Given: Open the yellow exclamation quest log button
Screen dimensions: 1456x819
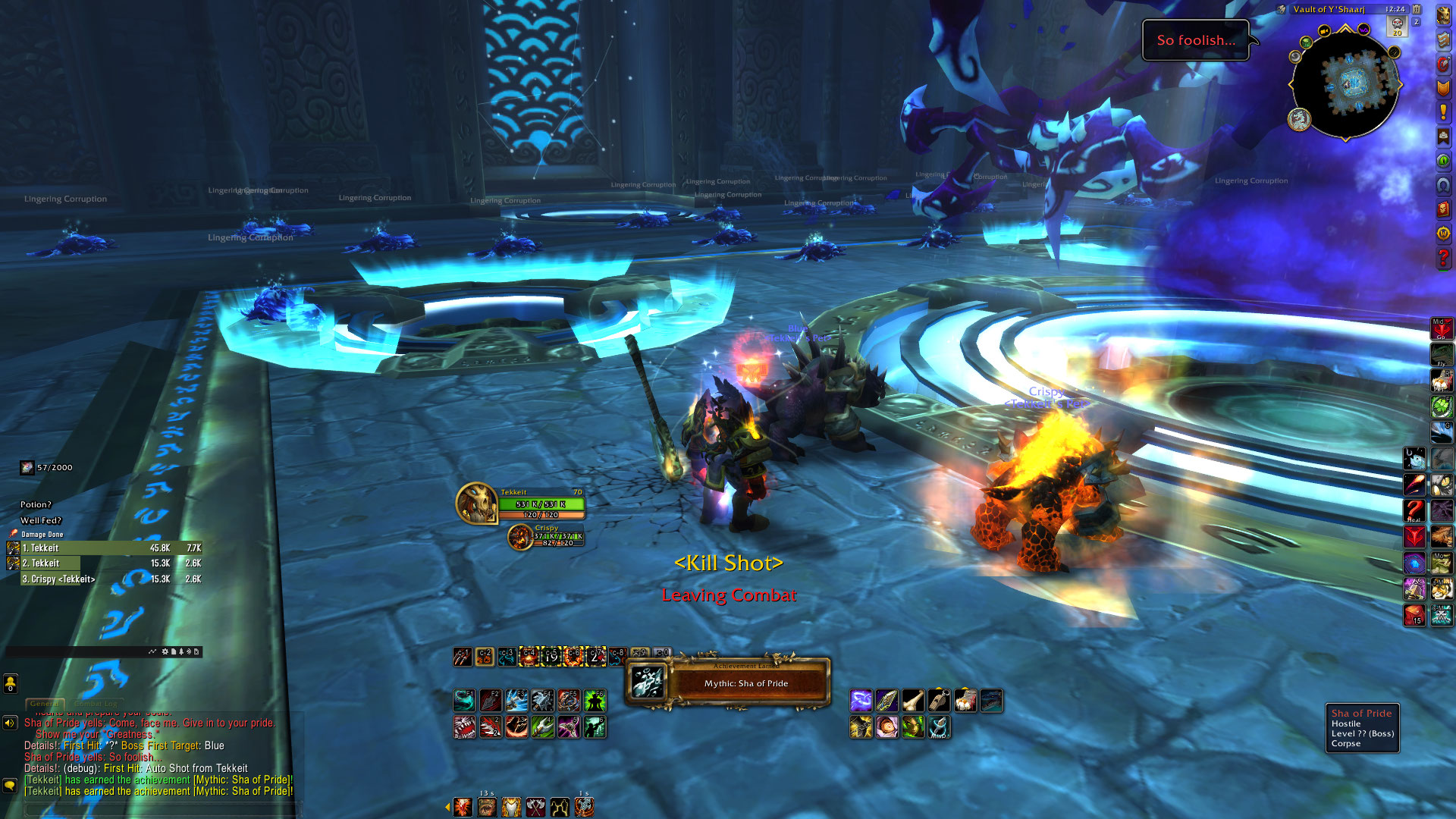Looking at the screenshot, I should pos(1443,112).
